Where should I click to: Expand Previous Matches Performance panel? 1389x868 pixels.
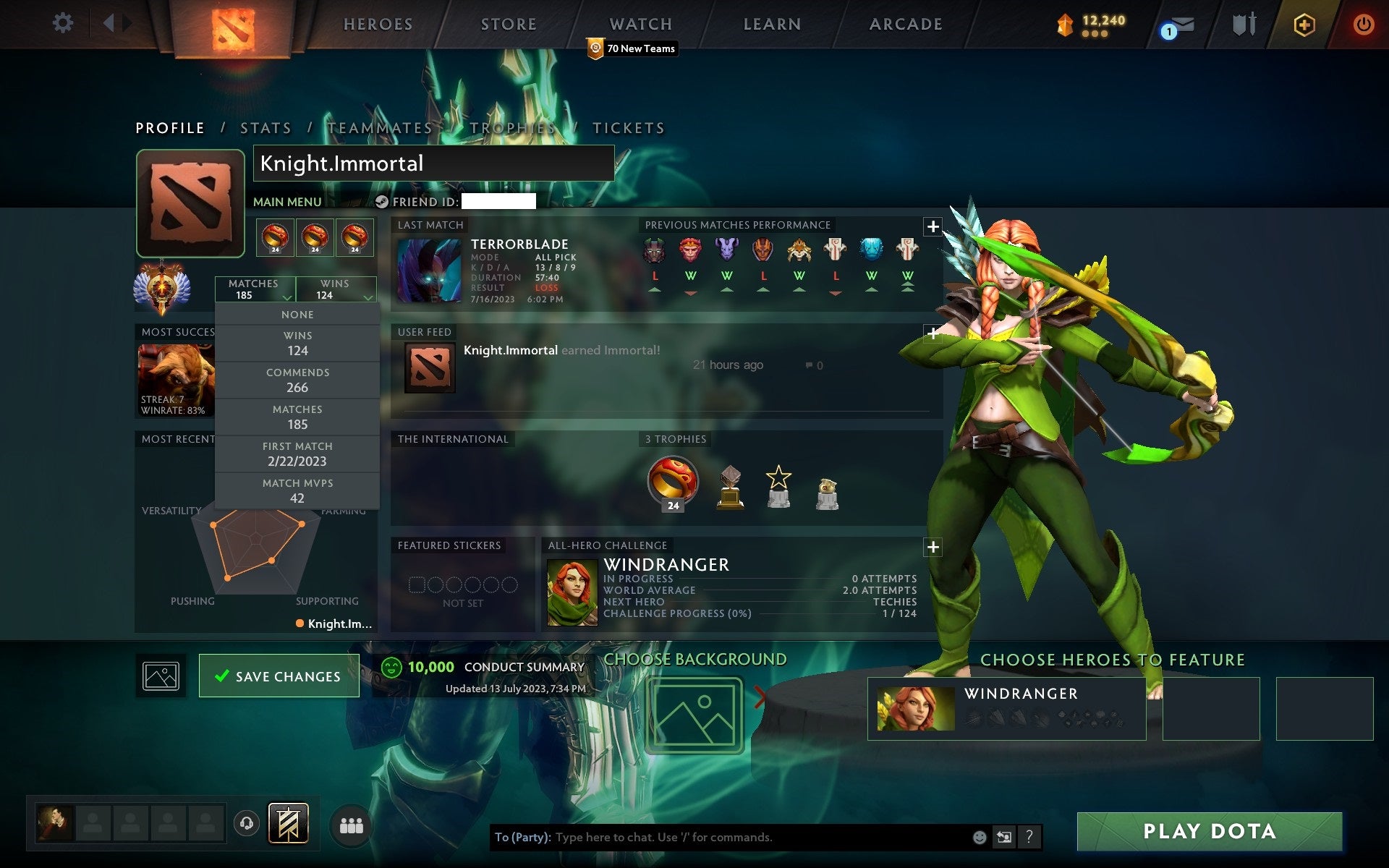click(x=933, y=227)
